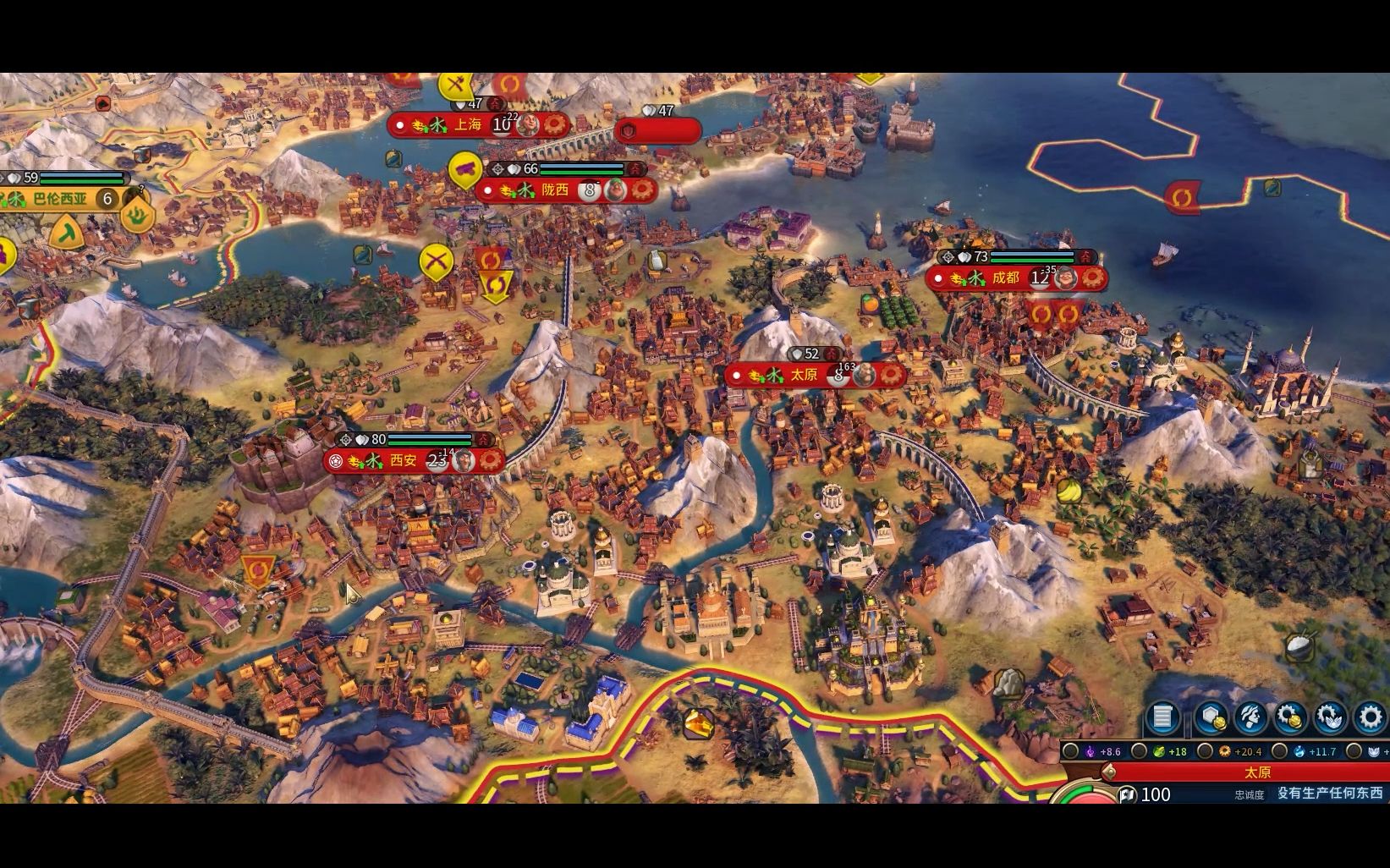Open the manage citizens button
This screenshot has height=868, width=1390.
point(1250,718)
